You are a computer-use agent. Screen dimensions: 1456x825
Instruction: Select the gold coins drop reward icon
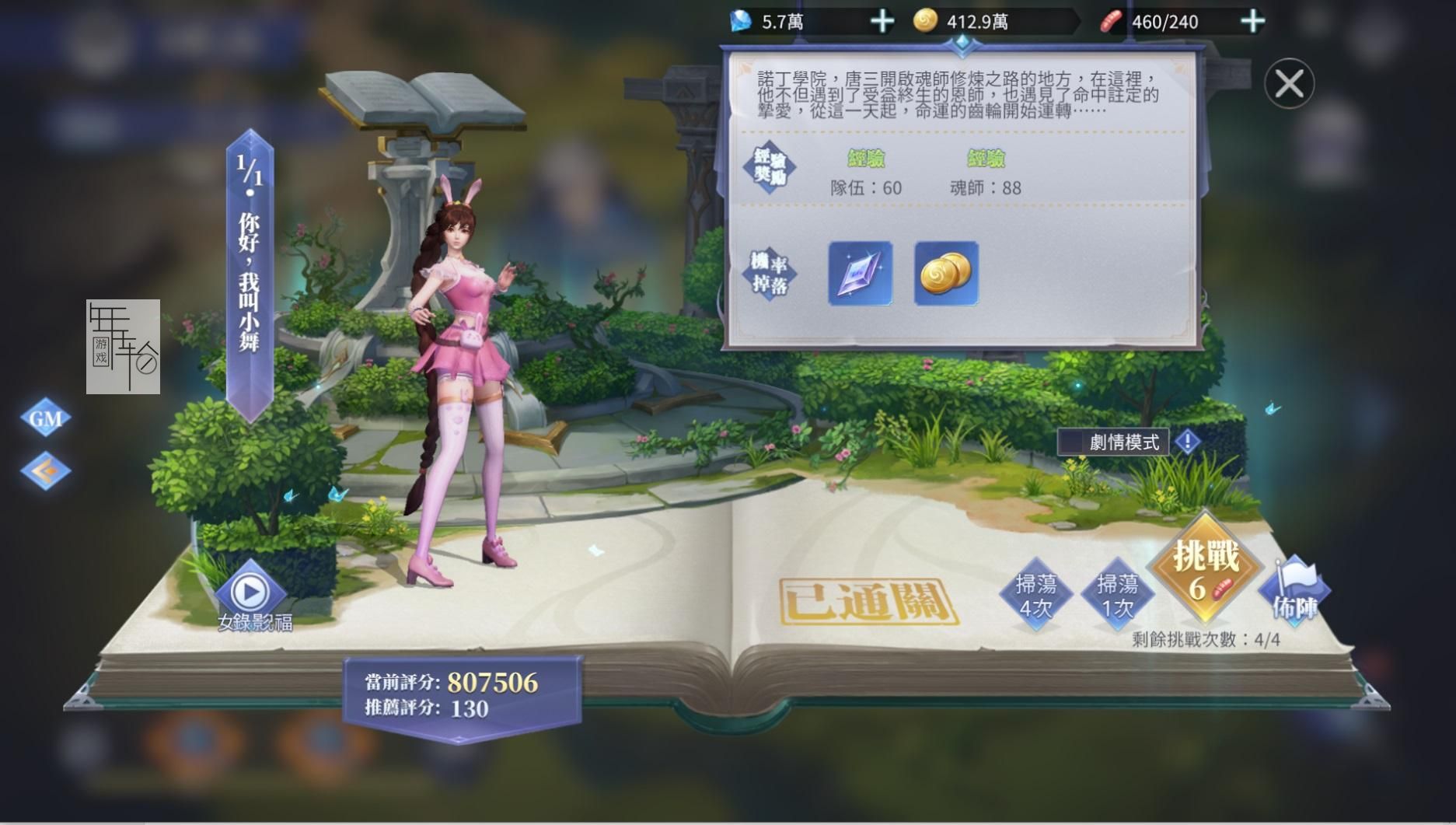pos(945,274)
